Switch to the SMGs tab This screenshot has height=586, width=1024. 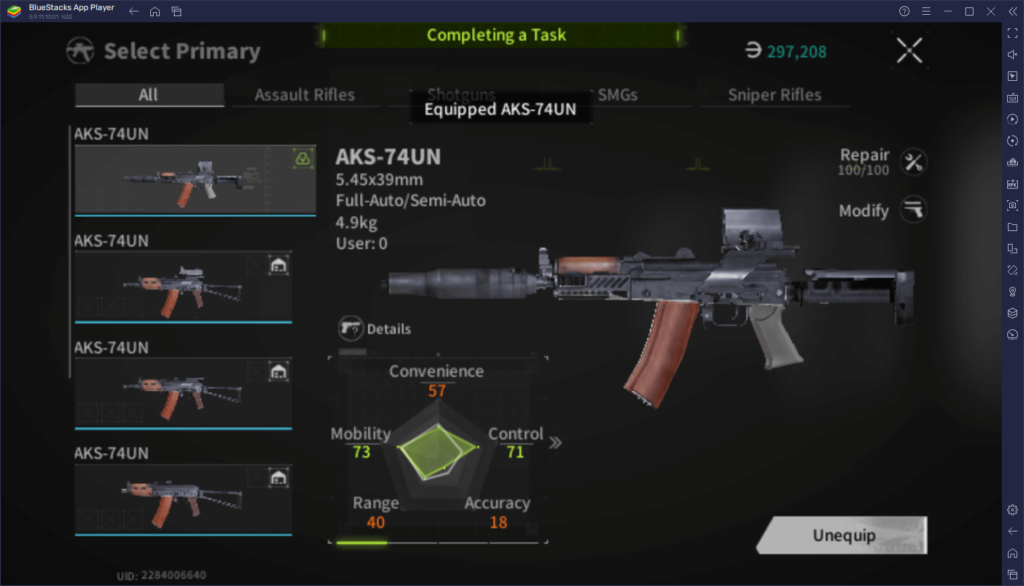tap(617, 95)
